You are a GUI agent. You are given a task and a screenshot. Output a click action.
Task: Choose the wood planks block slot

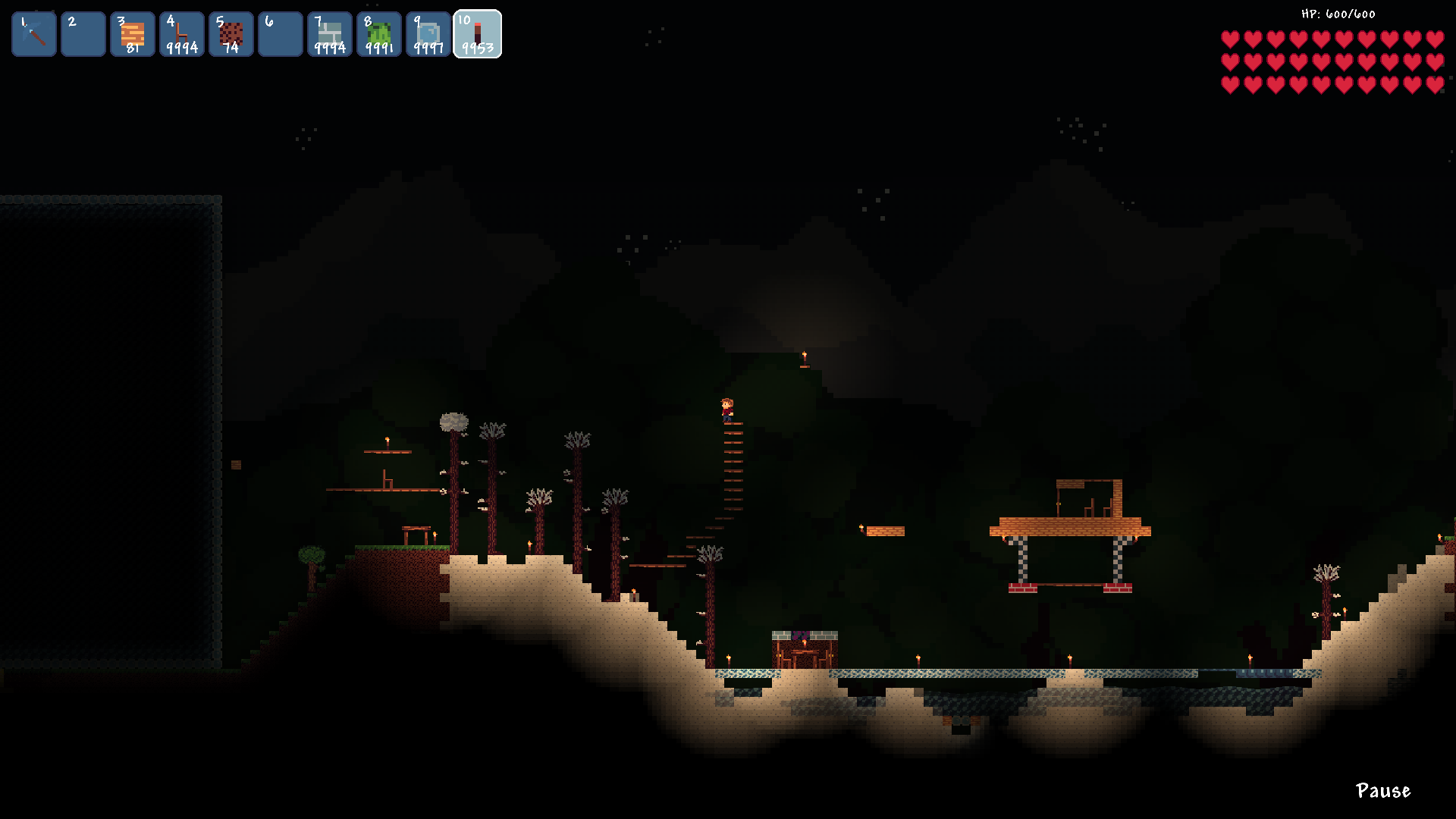(x=133, y=34)
